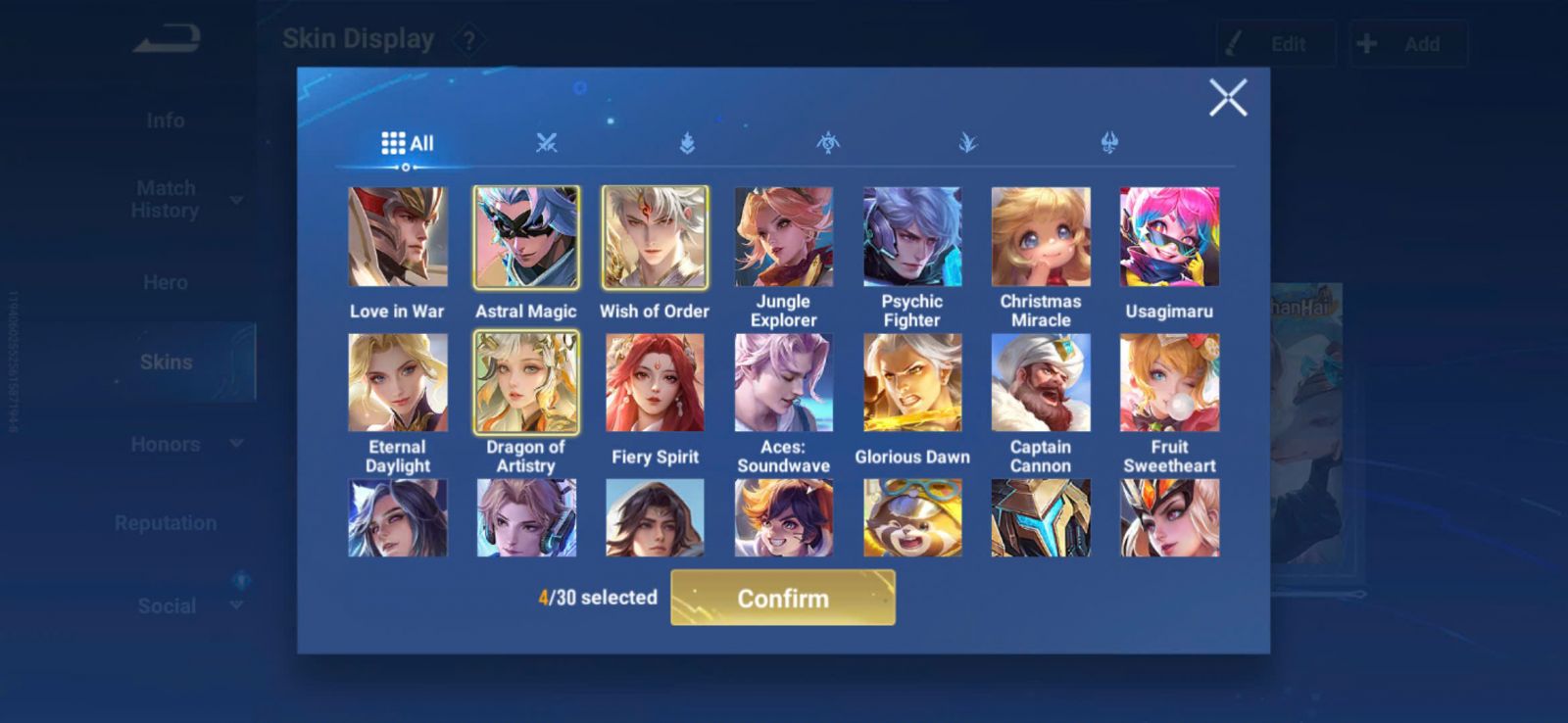This screenshot has height=723, width=1568.
Task: Filter skins by the crossed swords category
Action: click(546, 143)
